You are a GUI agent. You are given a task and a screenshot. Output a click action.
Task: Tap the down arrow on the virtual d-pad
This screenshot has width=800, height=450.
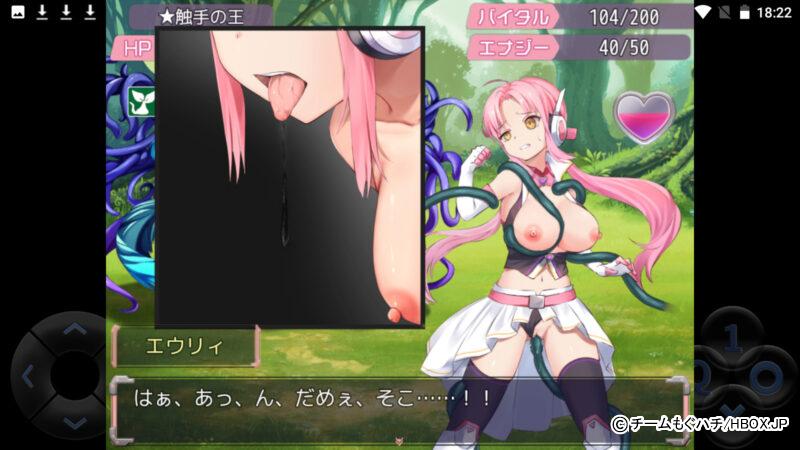click(x=74, y=423)
